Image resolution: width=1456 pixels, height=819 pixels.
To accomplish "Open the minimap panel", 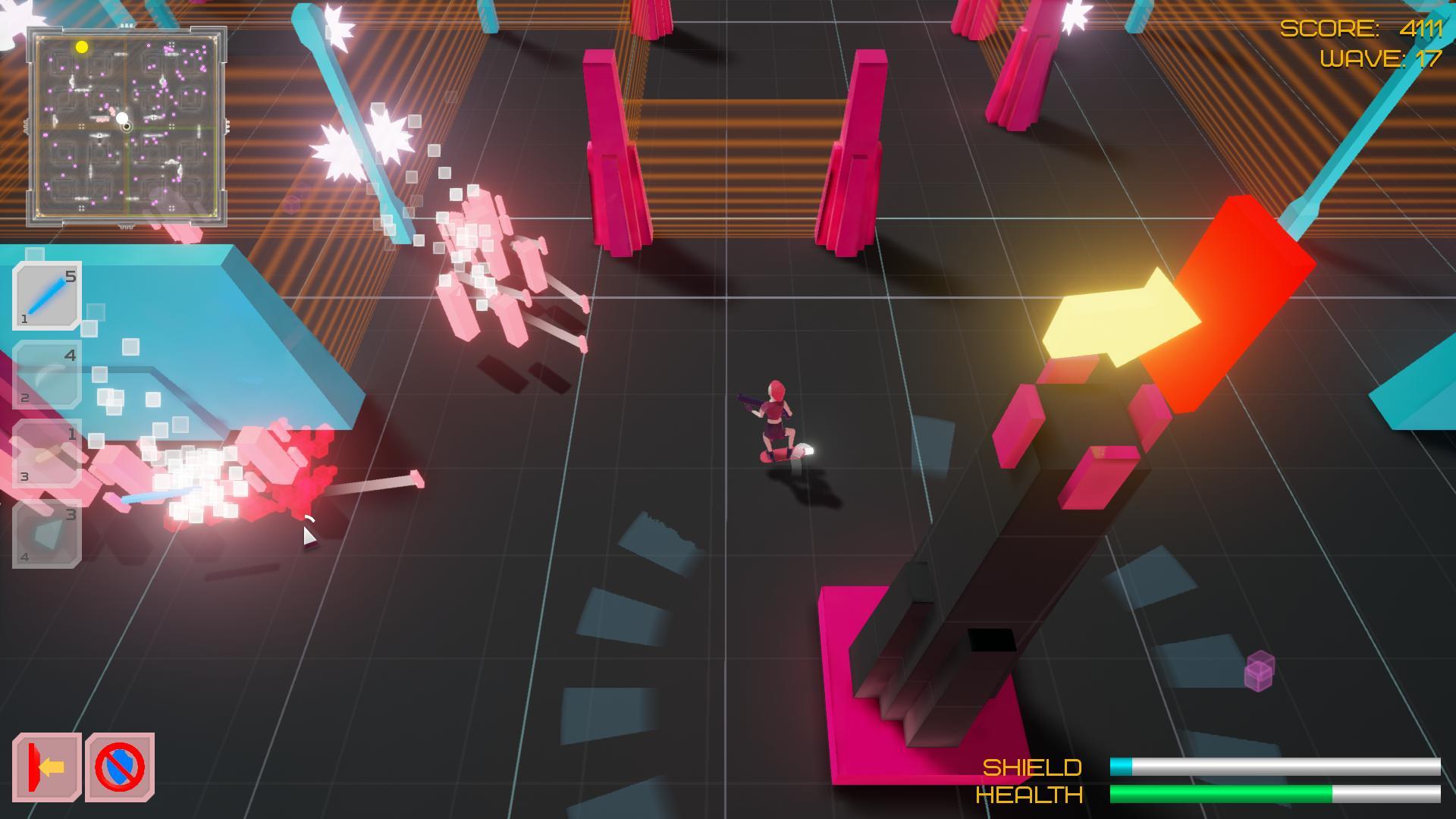I will (x=127, y=125).
